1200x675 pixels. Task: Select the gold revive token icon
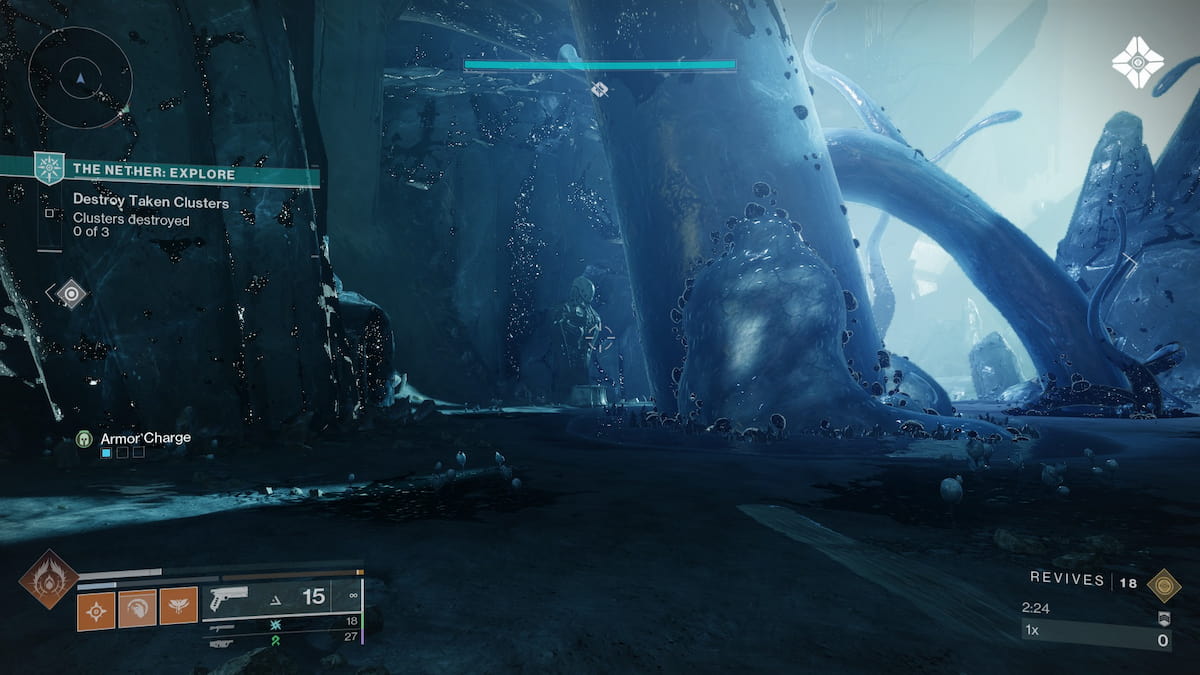pyautogui.click(x=1163, y=583)
